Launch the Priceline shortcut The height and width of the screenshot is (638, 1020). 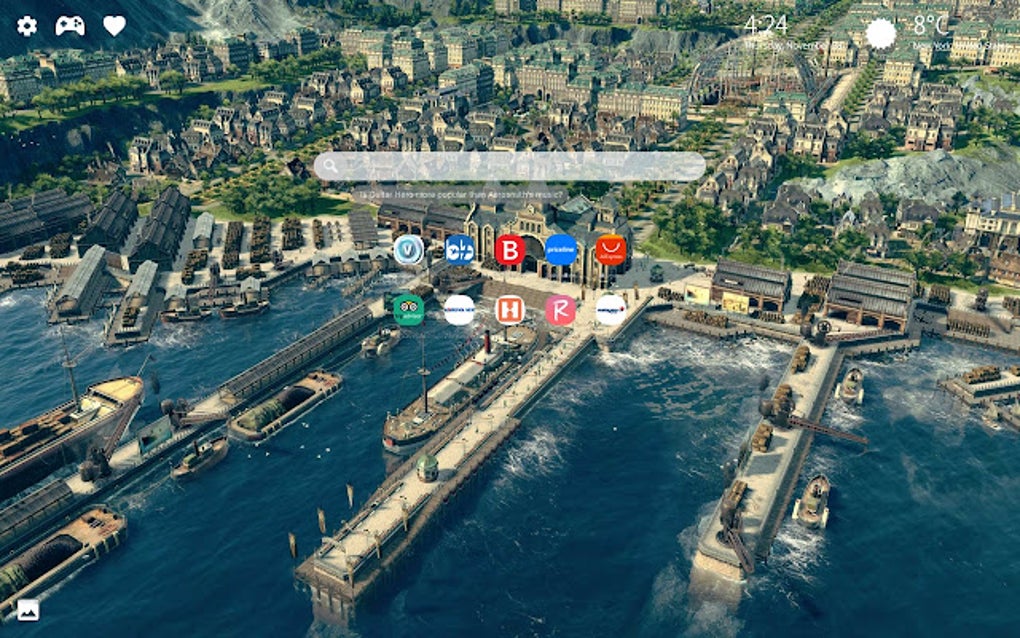pos(560,250)
